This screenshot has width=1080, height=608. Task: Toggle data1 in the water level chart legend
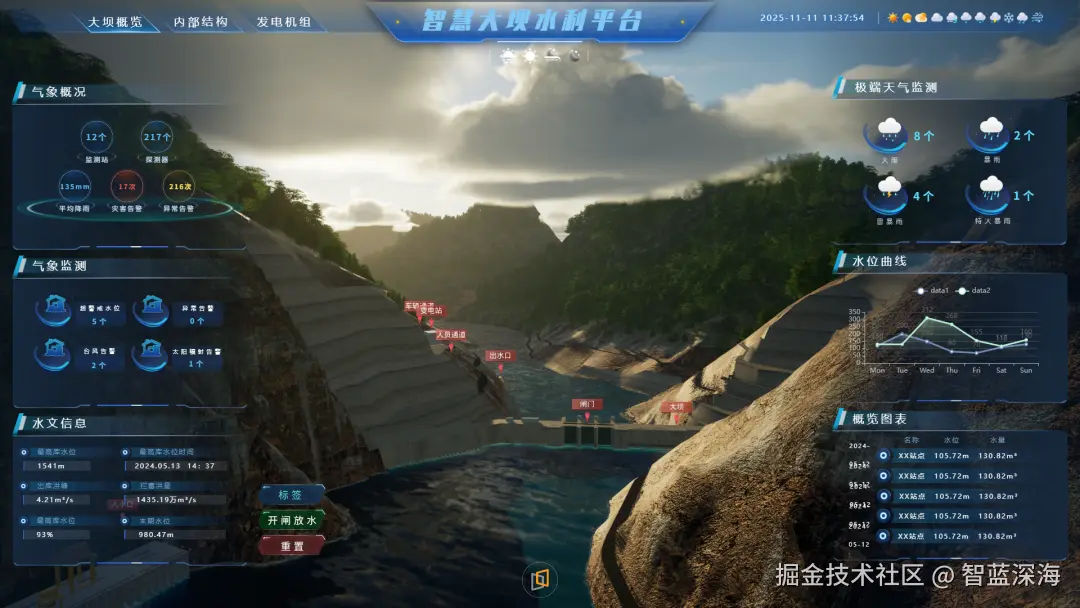pos(934,291)
